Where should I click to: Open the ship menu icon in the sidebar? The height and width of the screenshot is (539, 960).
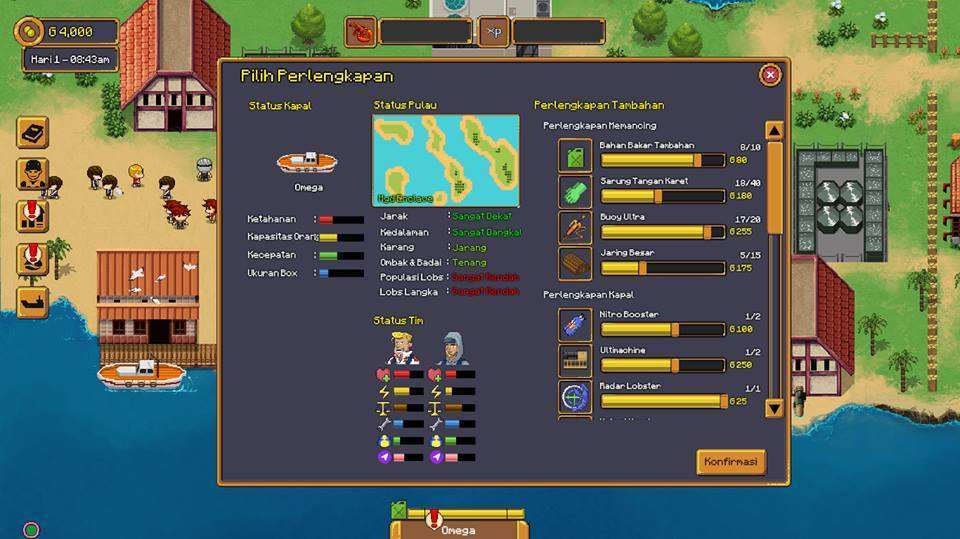[32, 301]
